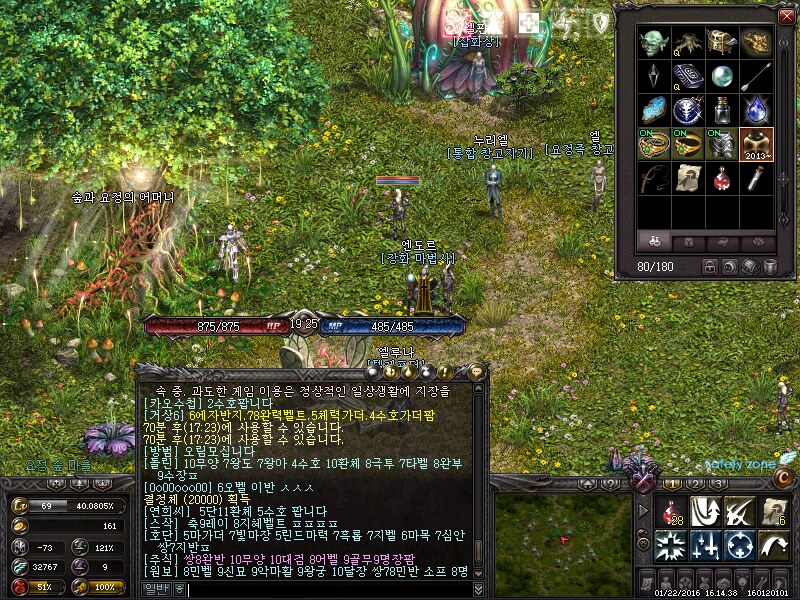
Task: Click the inventory trash can button
Action: 770,267
